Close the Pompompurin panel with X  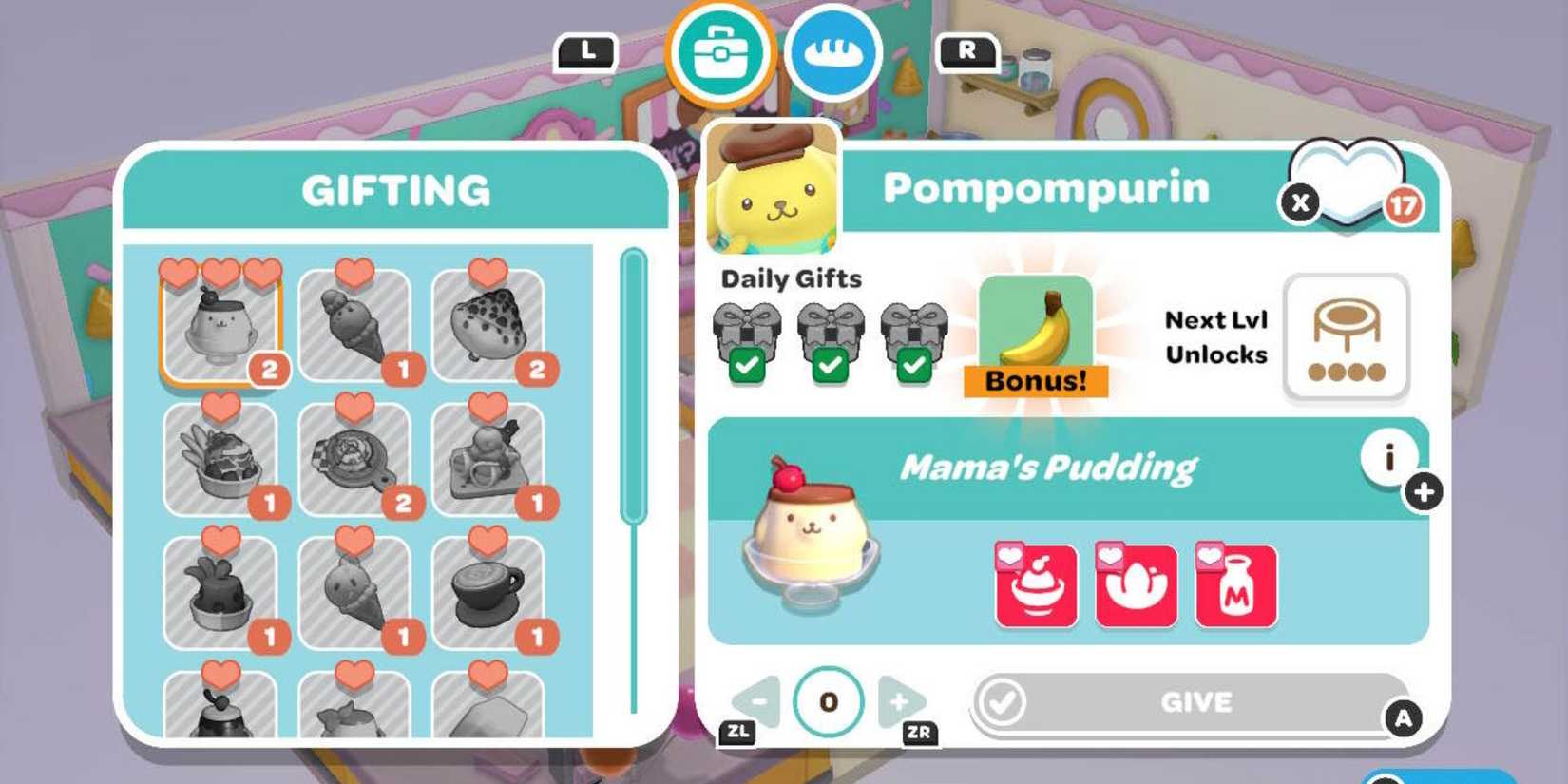1298,202
